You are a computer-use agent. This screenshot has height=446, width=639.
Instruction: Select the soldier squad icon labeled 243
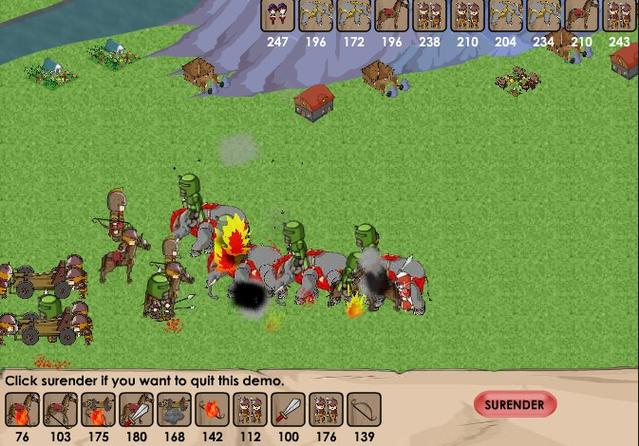point(620,16)
